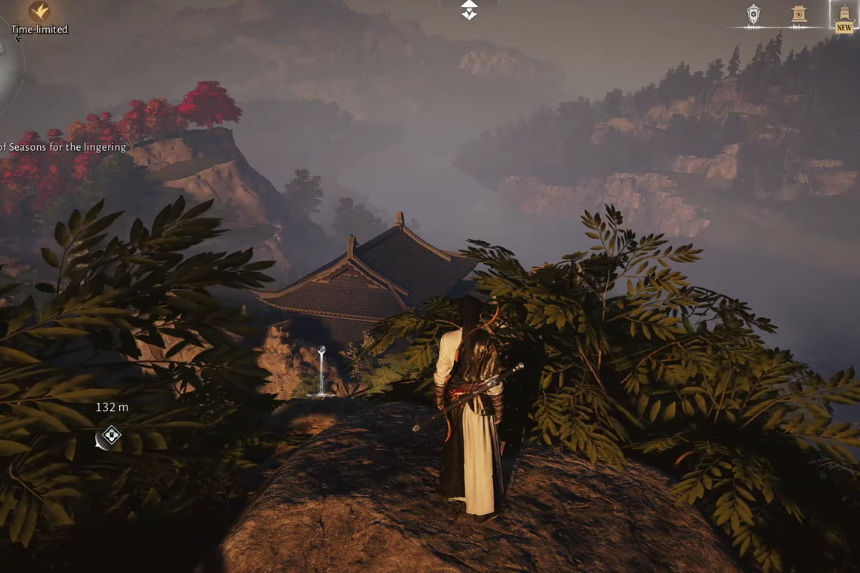Open the pagoda icon marked NEW
Viewport: 860px width, 573px height.
844,14
